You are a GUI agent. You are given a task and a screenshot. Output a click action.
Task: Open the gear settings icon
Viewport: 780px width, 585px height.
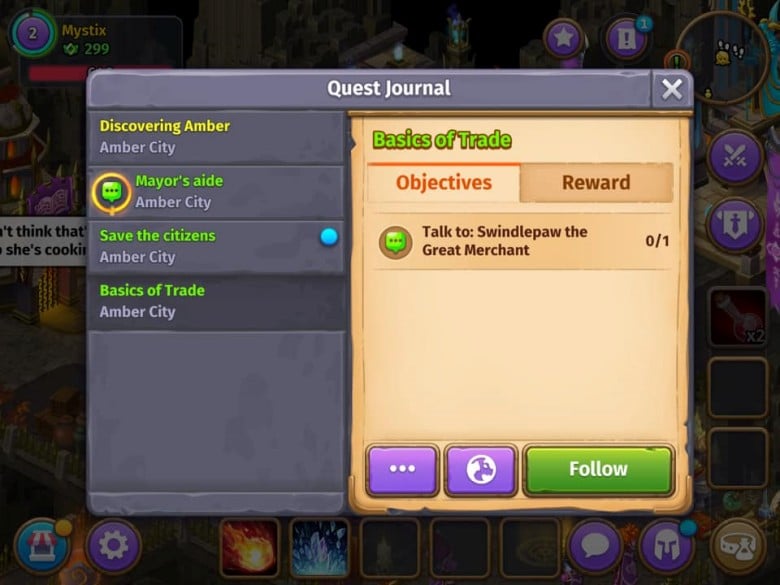click(x=113, y=546)
